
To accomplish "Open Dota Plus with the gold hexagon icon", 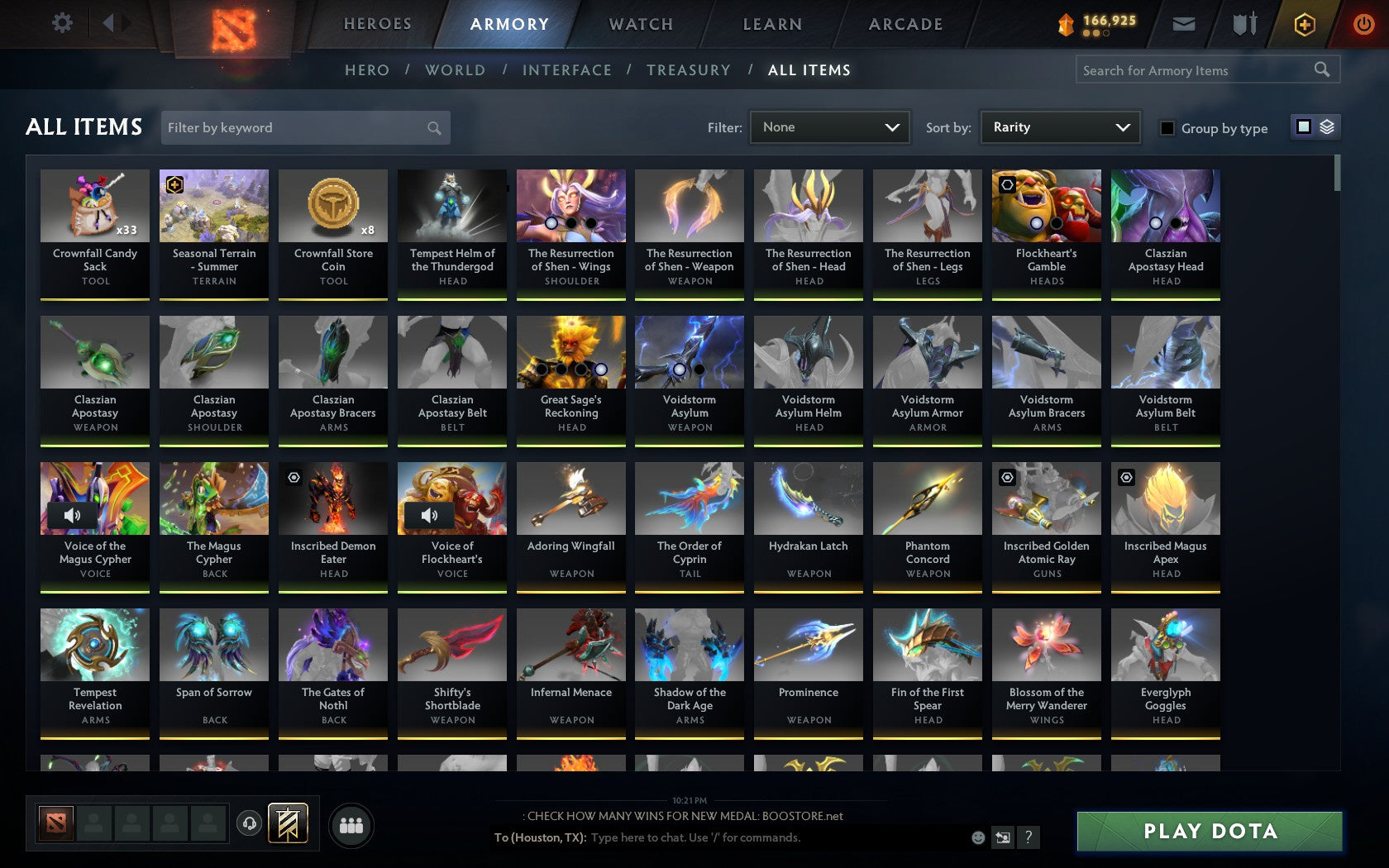I will click(1305, 24).
